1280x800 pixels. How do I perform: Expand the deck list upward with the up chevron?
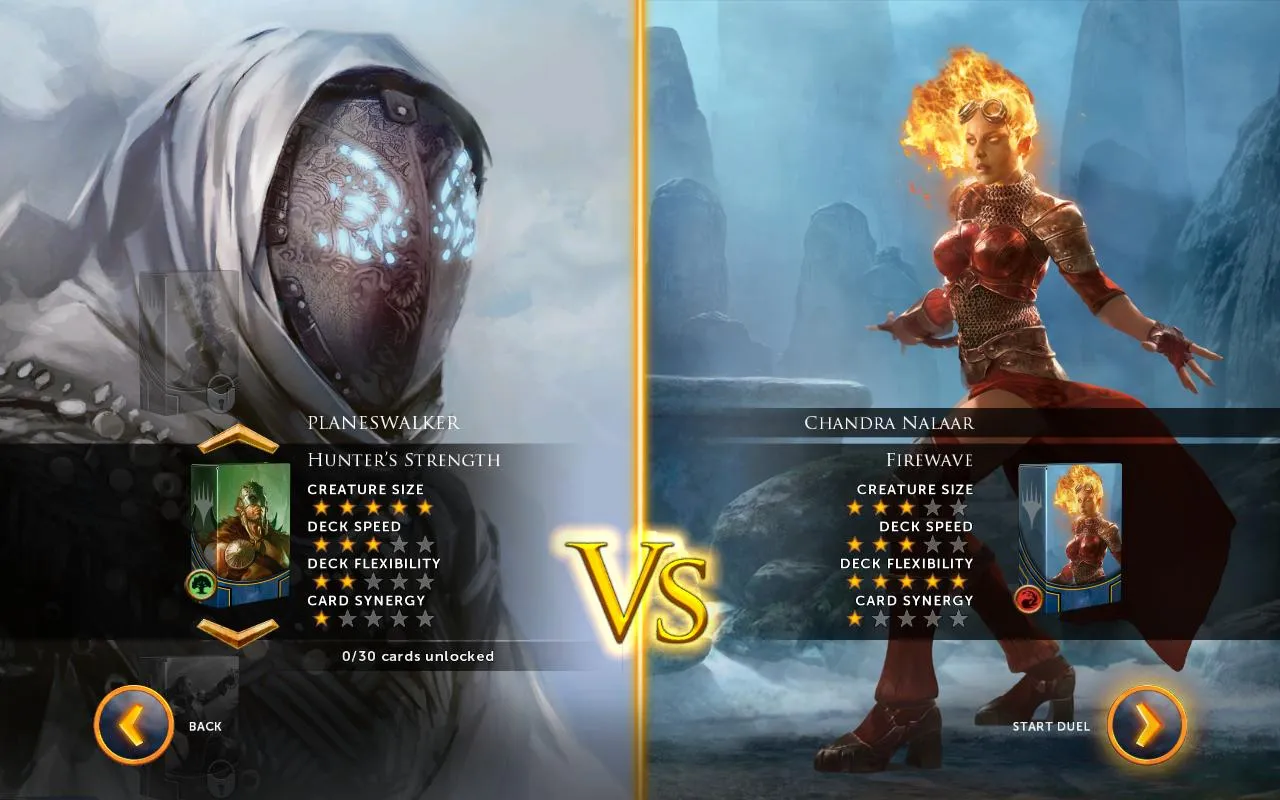click(x=238, y=437)
